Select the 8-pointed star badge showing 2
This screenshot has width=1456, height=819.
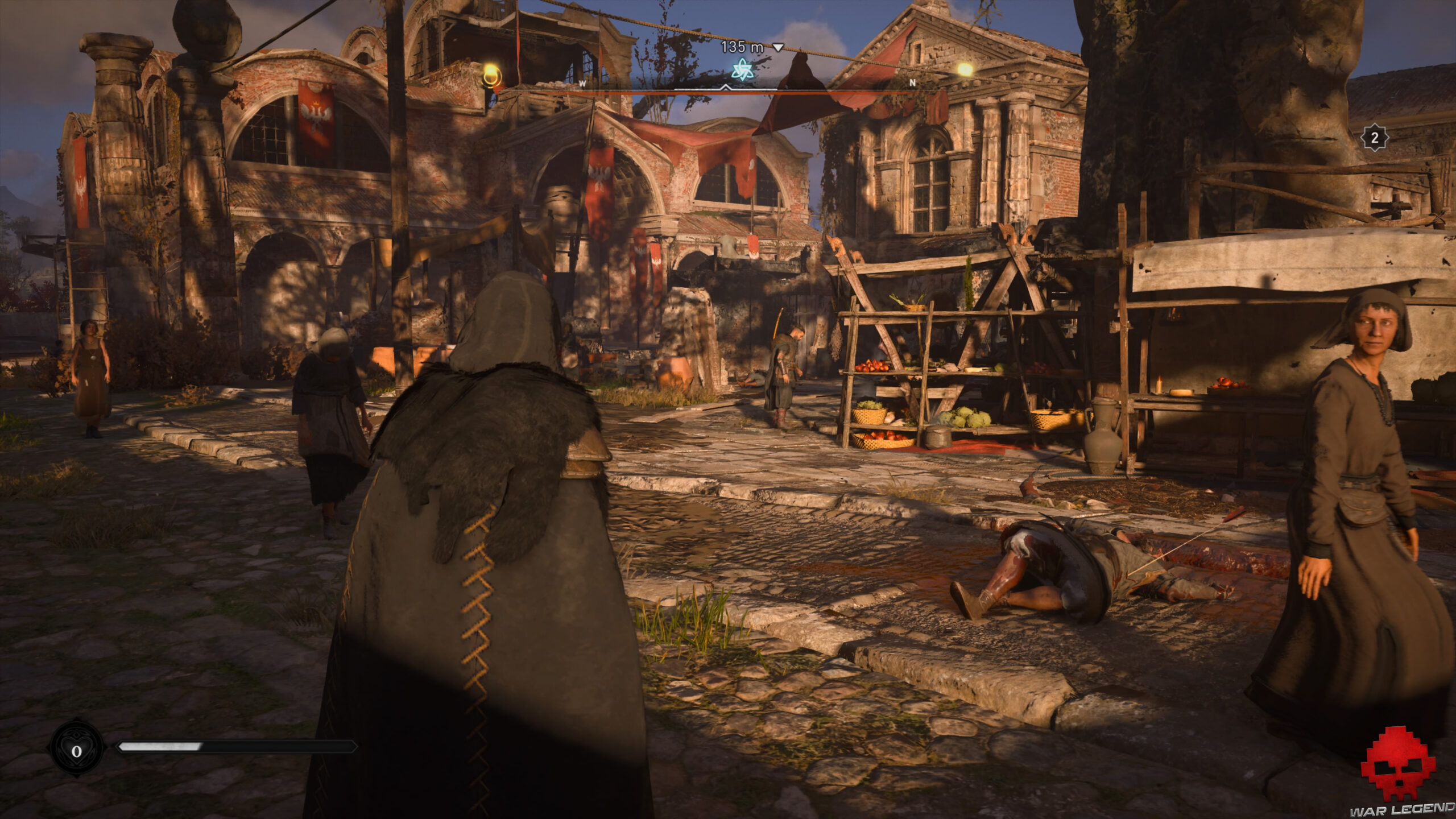(x=1375, y=136)
